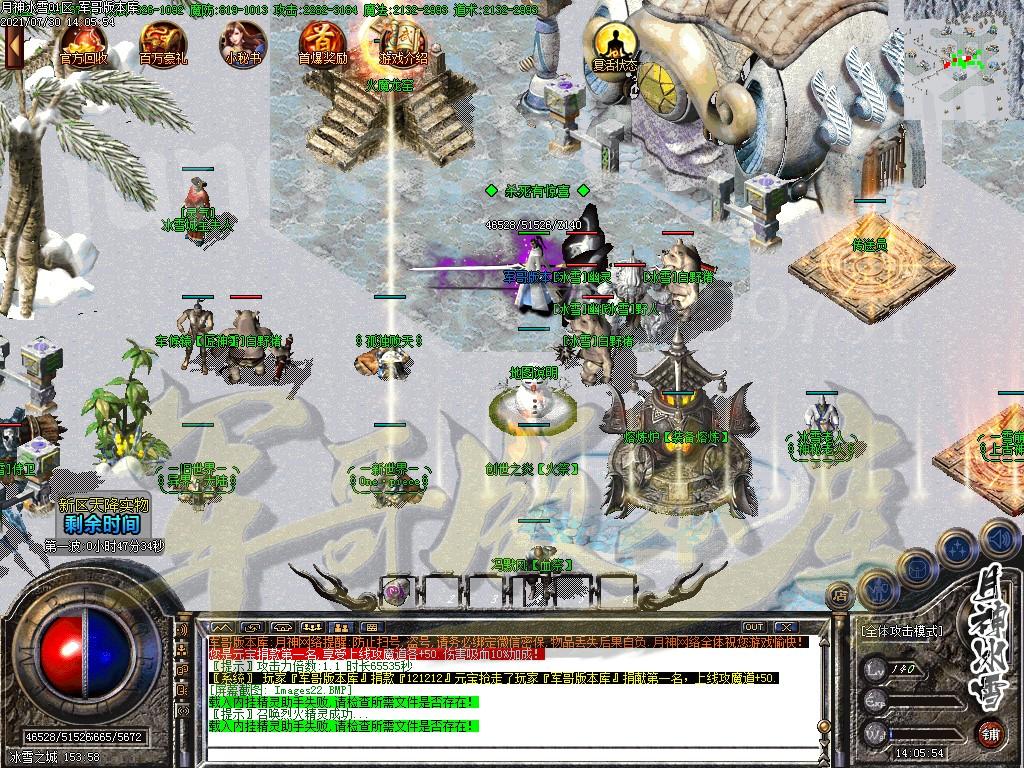Click the 店 shop button
1024x768 pixels.
(x=840, y=596)
